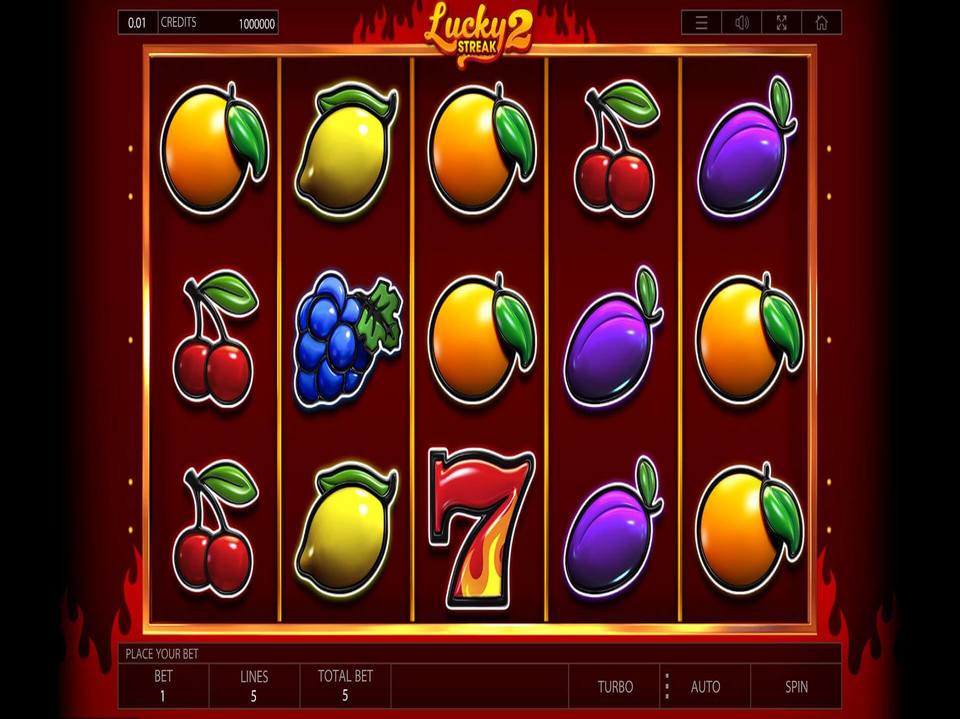
Task: Go to the home lobby
Action: 821,22
